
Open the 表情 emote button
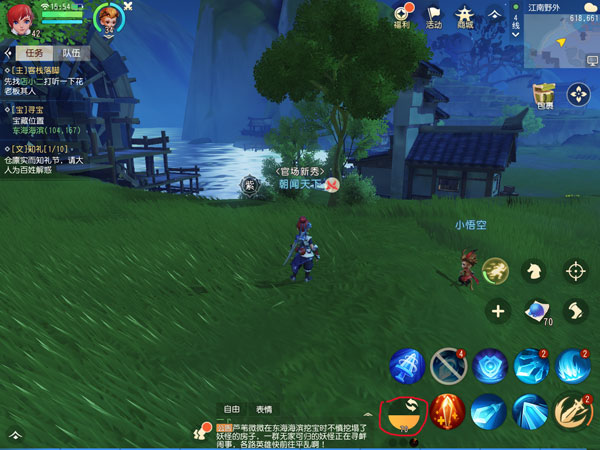pos(264,409)
